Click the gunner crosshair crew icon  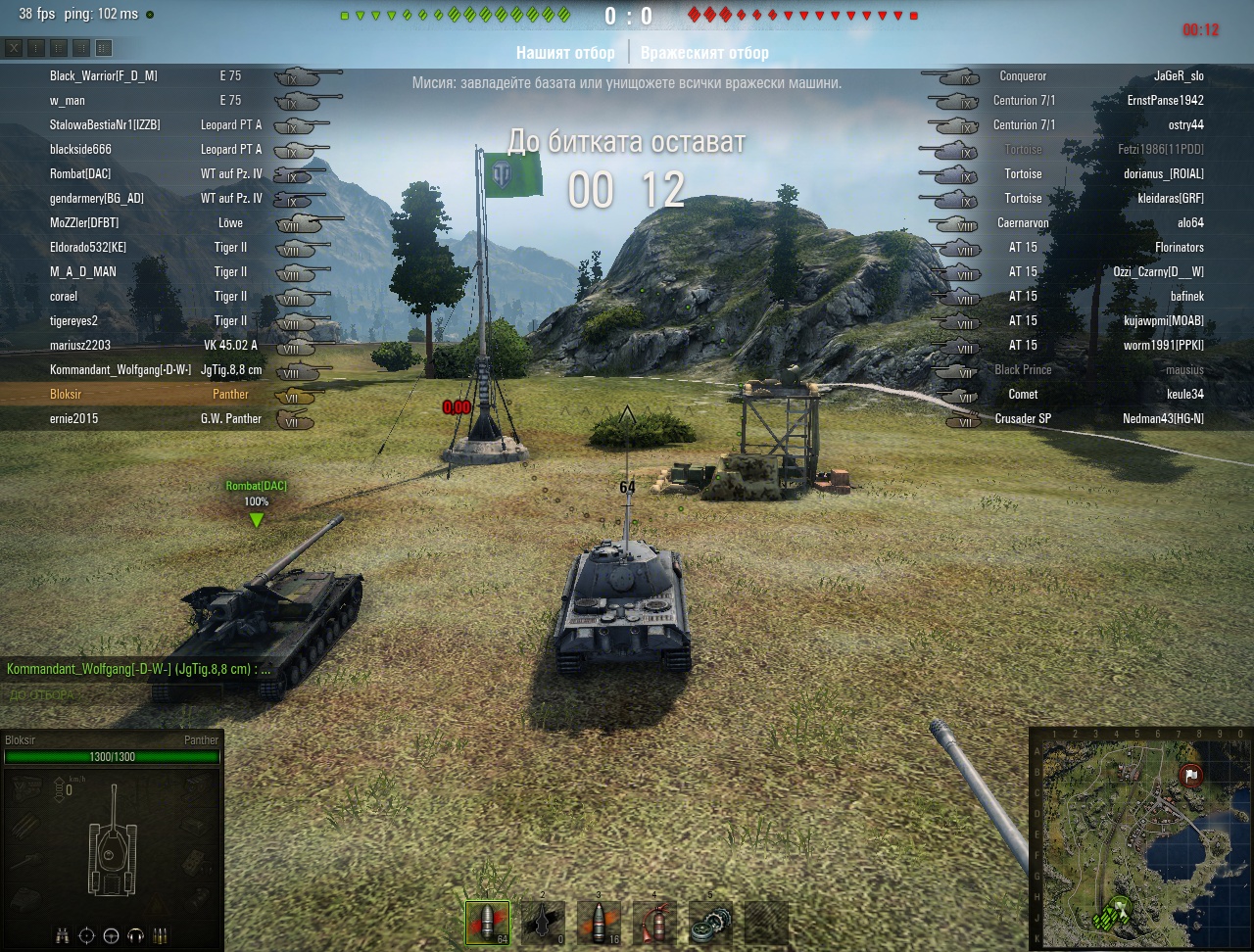coord(87,934)
